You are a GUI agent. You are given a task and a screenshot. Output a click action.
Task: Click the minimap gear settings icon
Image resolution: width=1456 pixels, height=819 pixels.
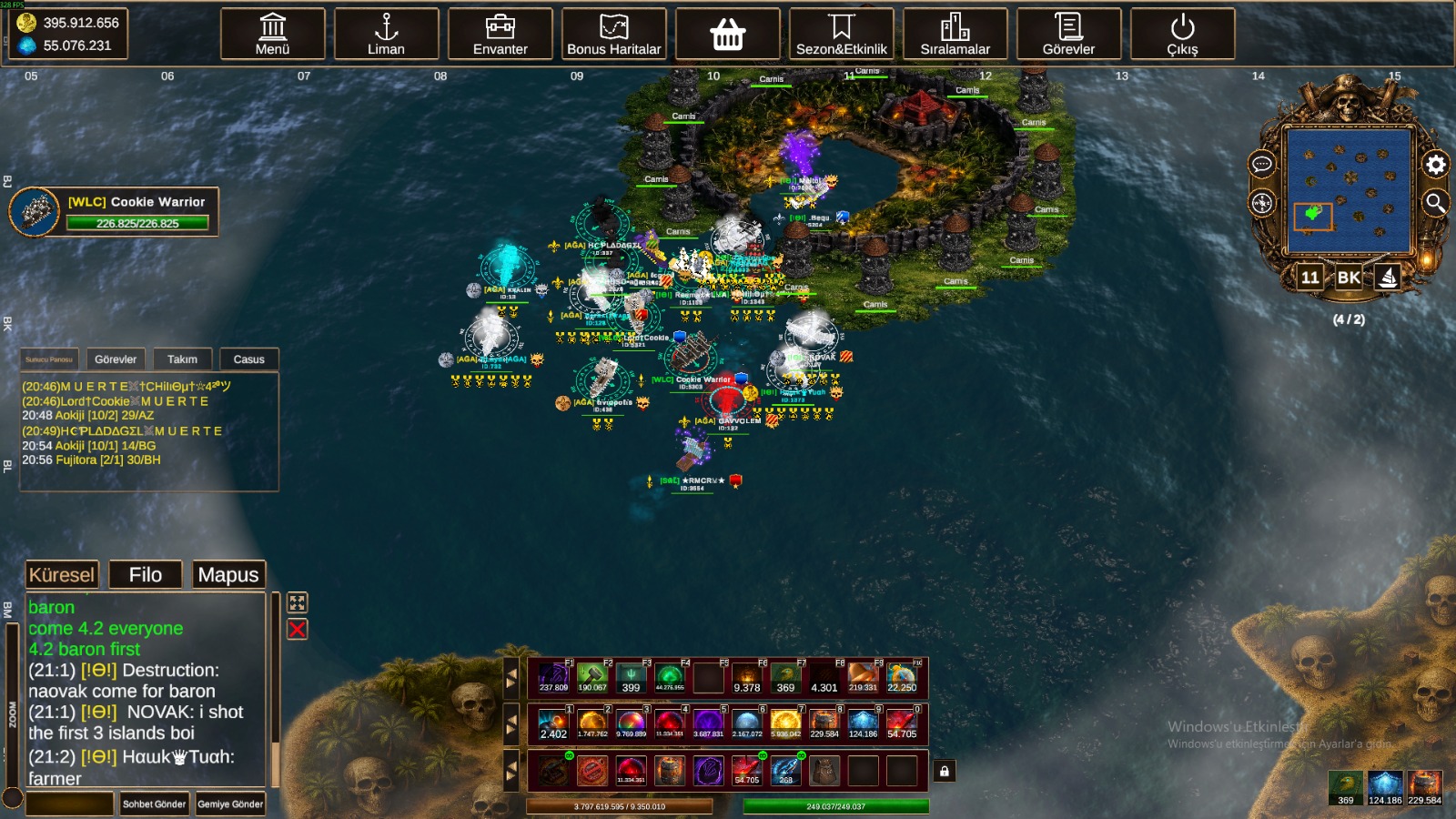(x=1435, y=165)
